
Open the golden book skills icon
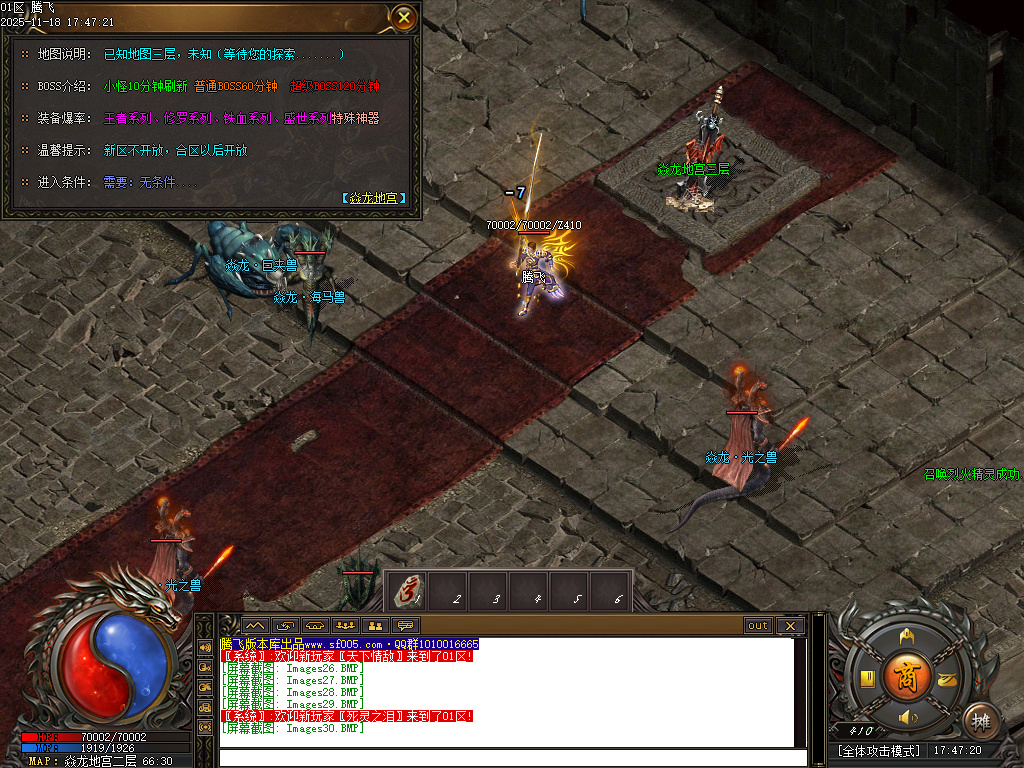tap(868, 680)
